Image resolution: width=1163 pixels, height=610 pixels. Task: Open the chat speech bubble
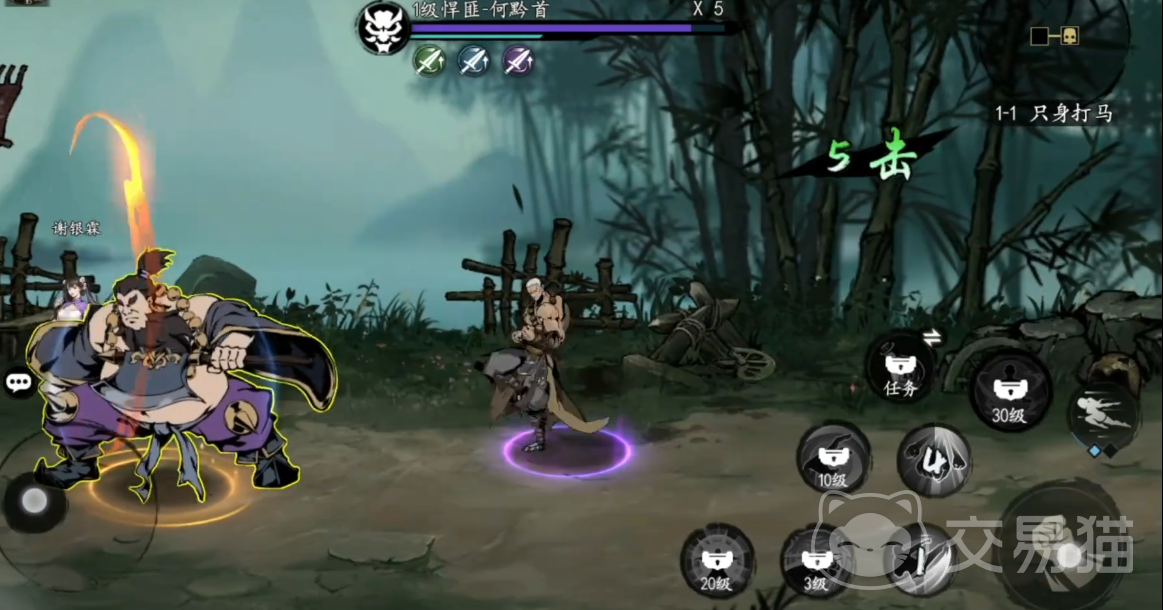pos(17,382)
